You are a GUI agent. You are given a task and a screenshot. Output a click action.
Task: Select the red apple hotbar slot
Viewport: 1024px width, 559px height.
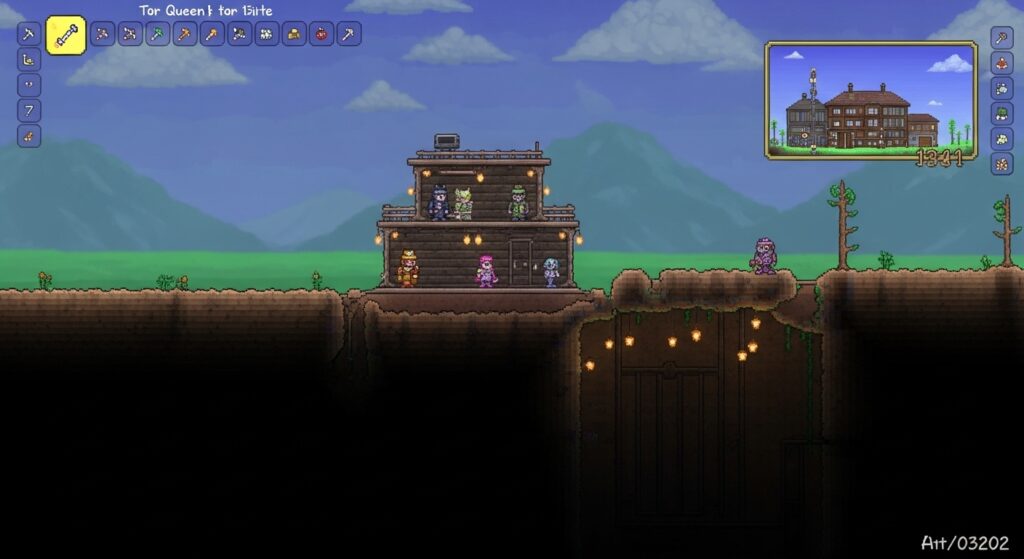[x=321, y=34]
